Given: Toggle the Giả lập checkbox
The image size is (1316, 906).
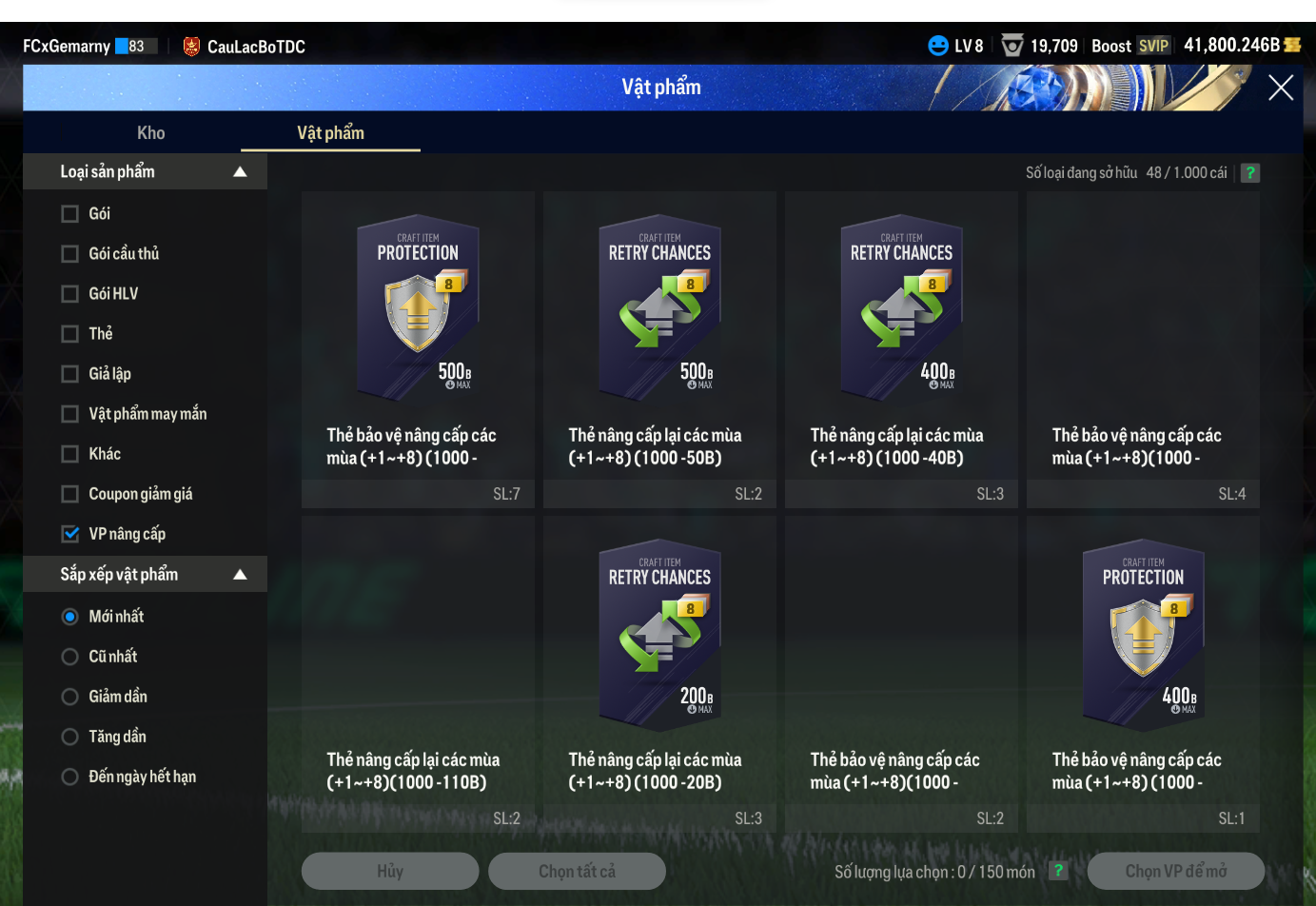Looking at the screenshot, I should point(69,374).
